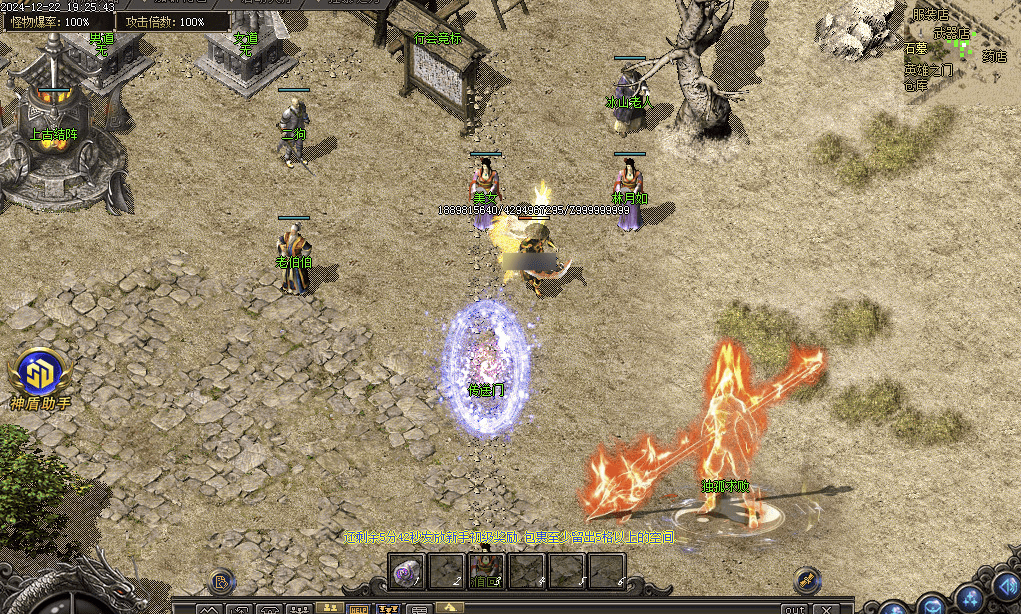
Task: Select 武器店 label on the minimap
Action: coord(951,33)
